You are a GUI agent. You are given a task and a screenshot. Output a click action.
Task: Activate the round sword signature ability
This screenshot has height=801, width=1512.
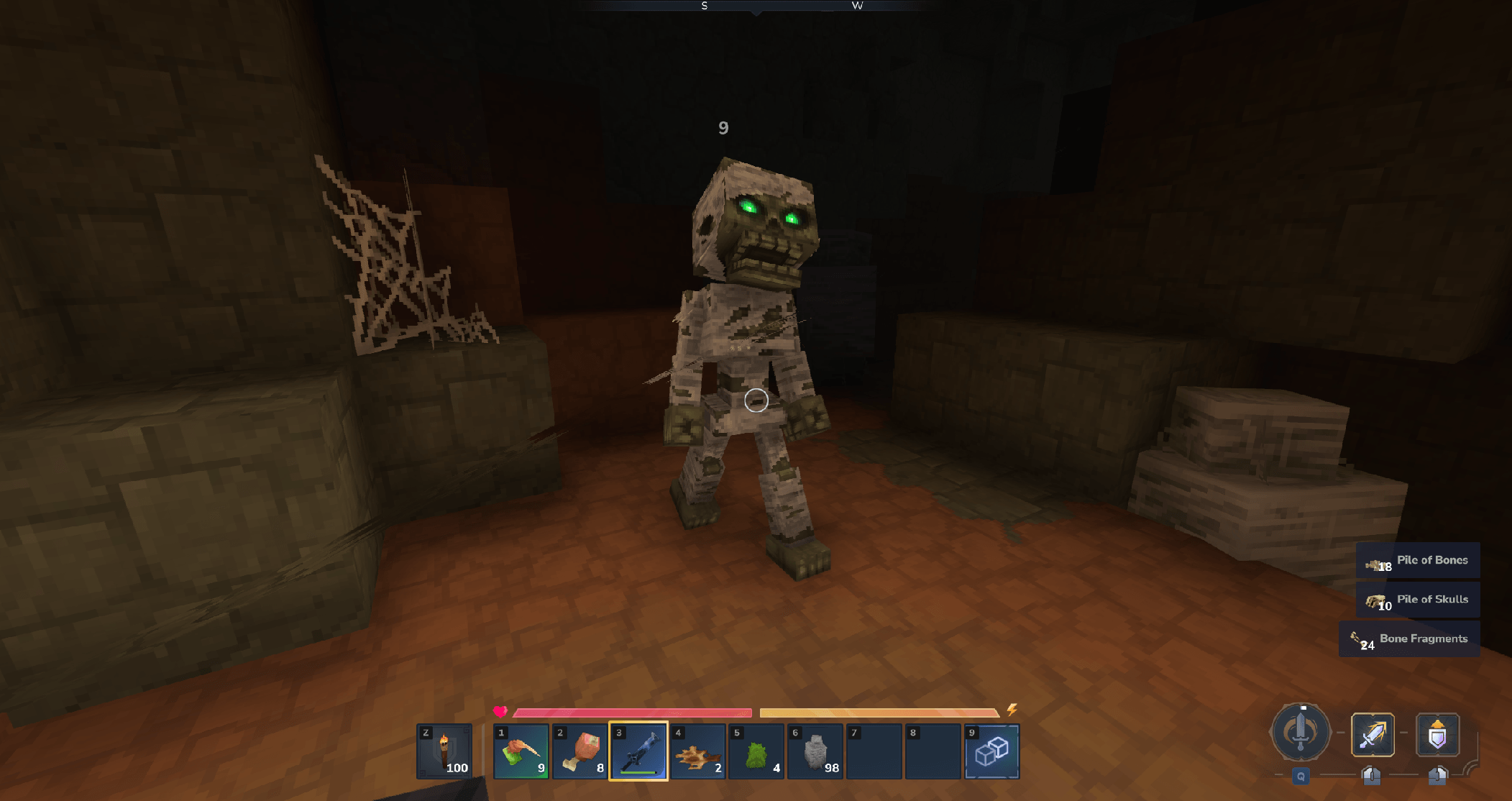click(x=1300, y=733)
